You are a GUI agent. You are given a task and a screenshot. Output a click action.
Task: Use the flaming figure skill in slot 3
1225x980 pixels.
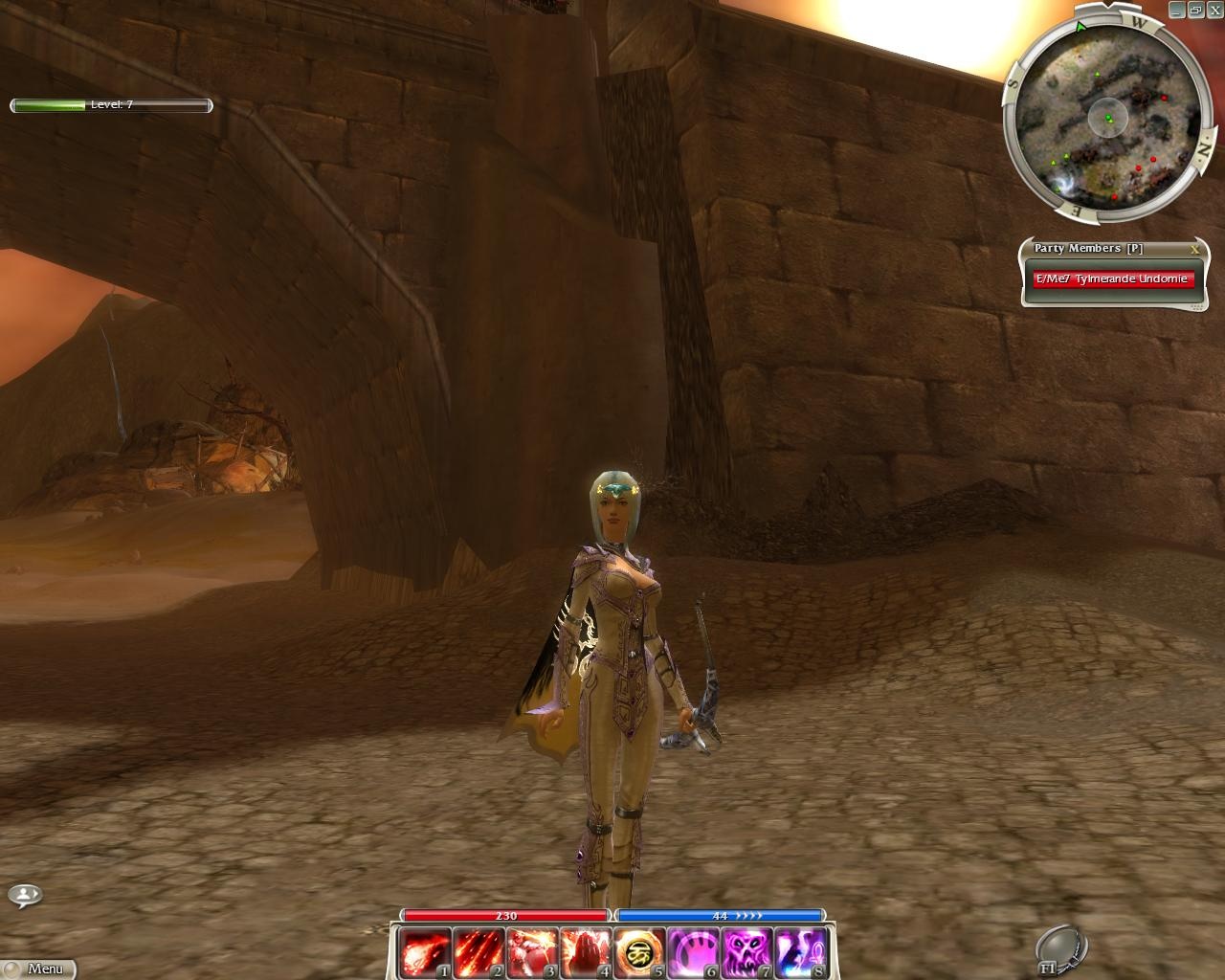530,952
